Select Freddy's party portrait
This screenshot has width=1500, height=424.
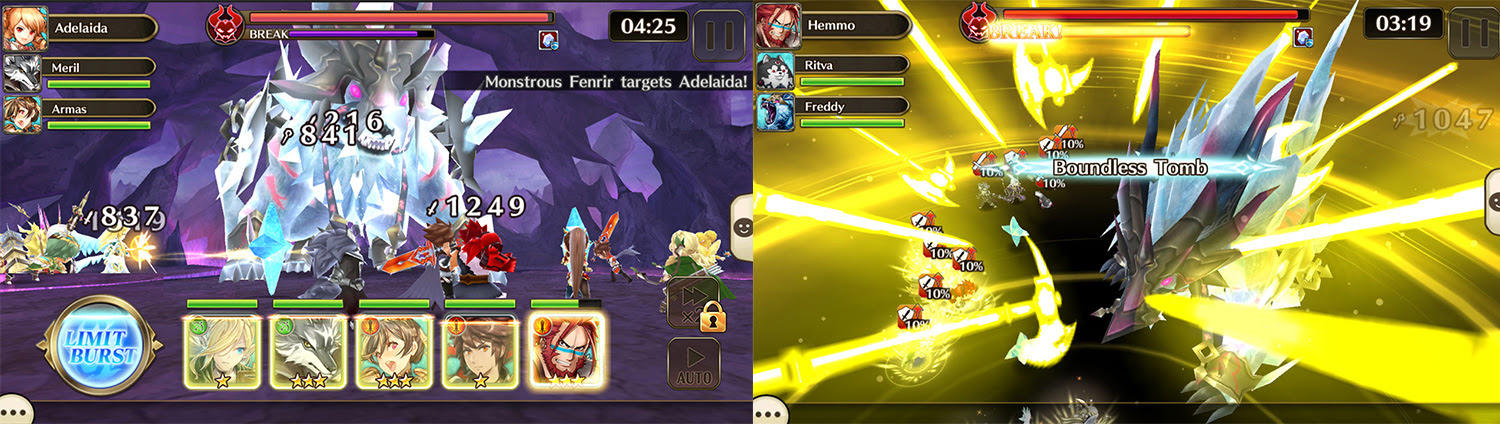tap(774, 112)
